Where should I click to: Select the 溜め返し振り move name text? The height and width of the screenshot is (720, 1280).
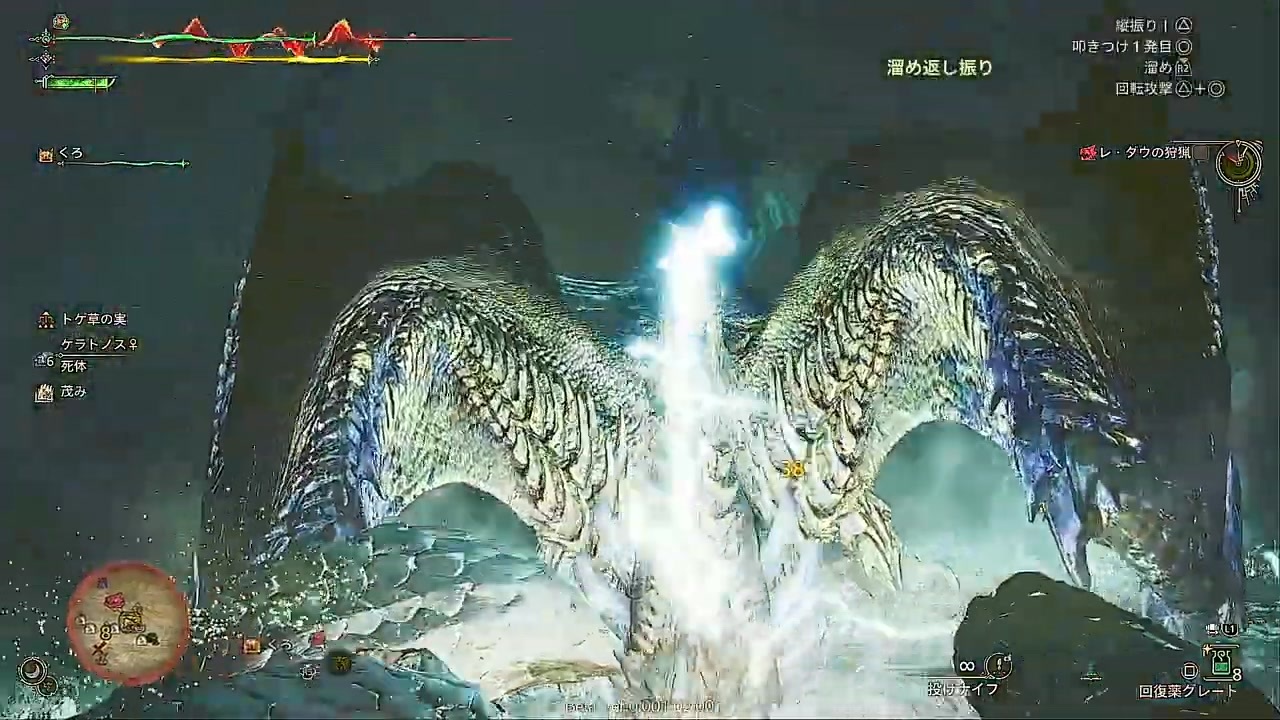[x=938, y=68]
